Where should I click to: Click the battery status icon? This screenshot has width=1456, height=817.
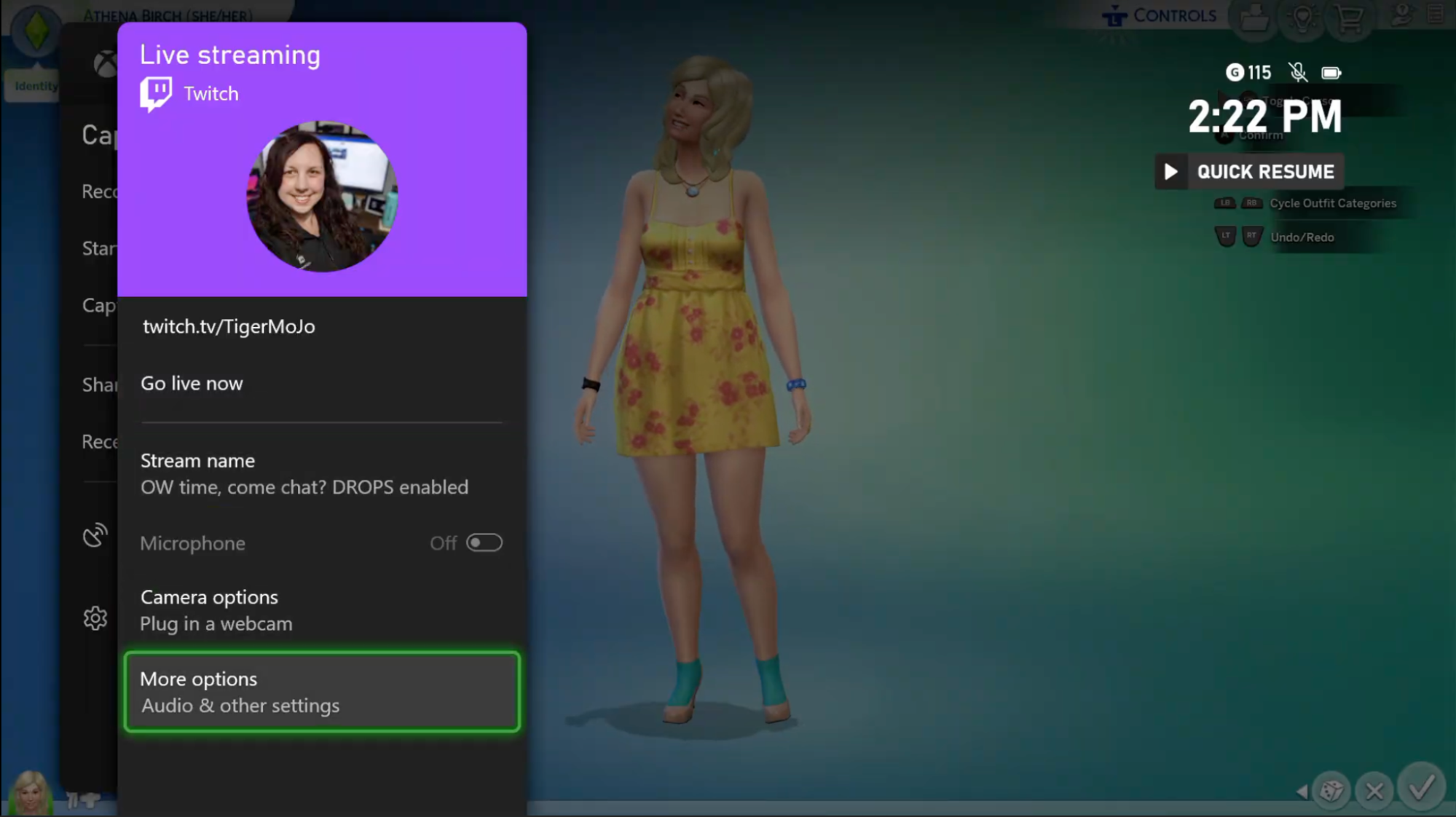[x=1331, y=73]
